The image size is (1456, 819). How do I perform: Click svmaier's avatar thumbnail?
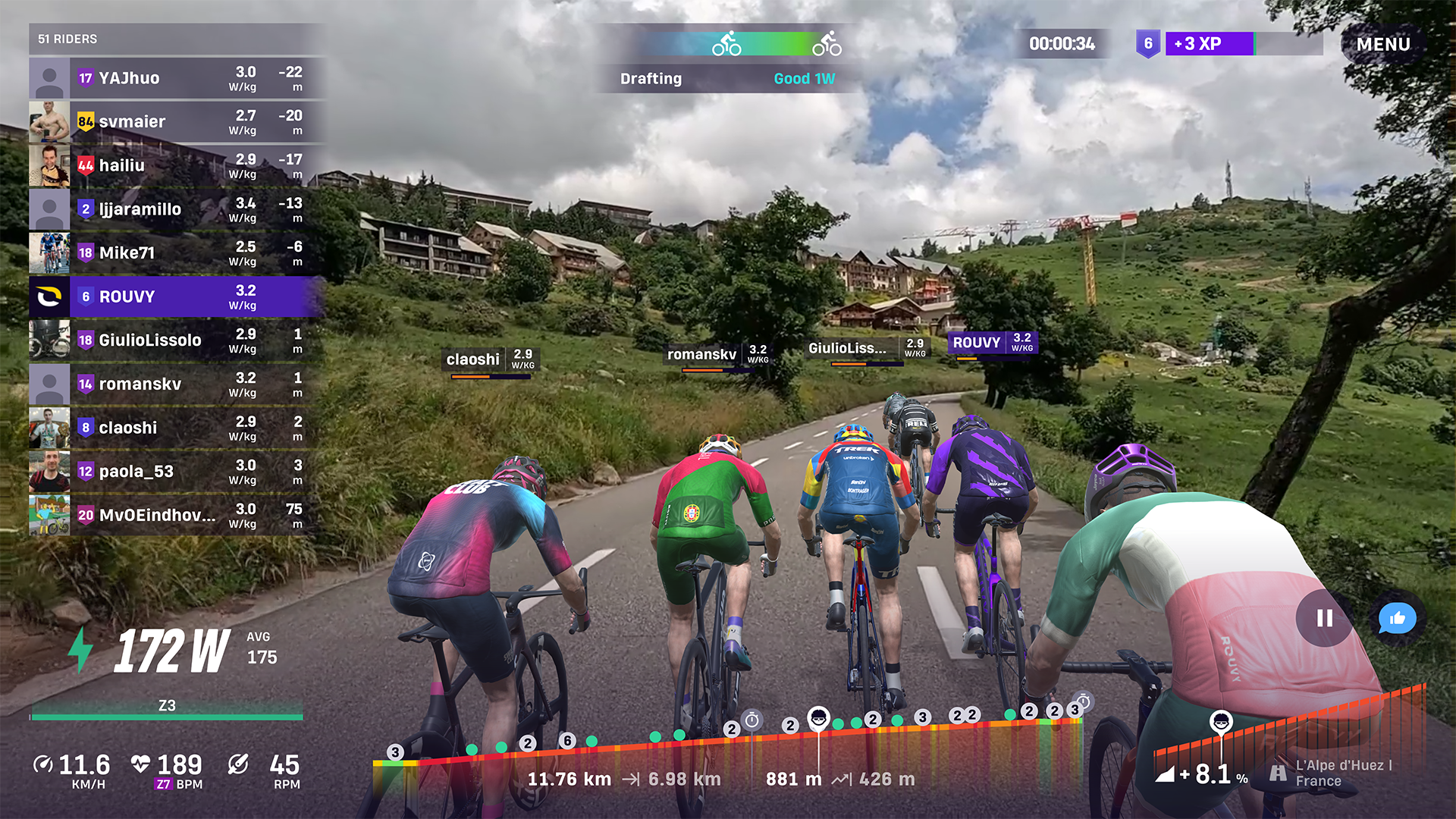(x=49, y=121)
